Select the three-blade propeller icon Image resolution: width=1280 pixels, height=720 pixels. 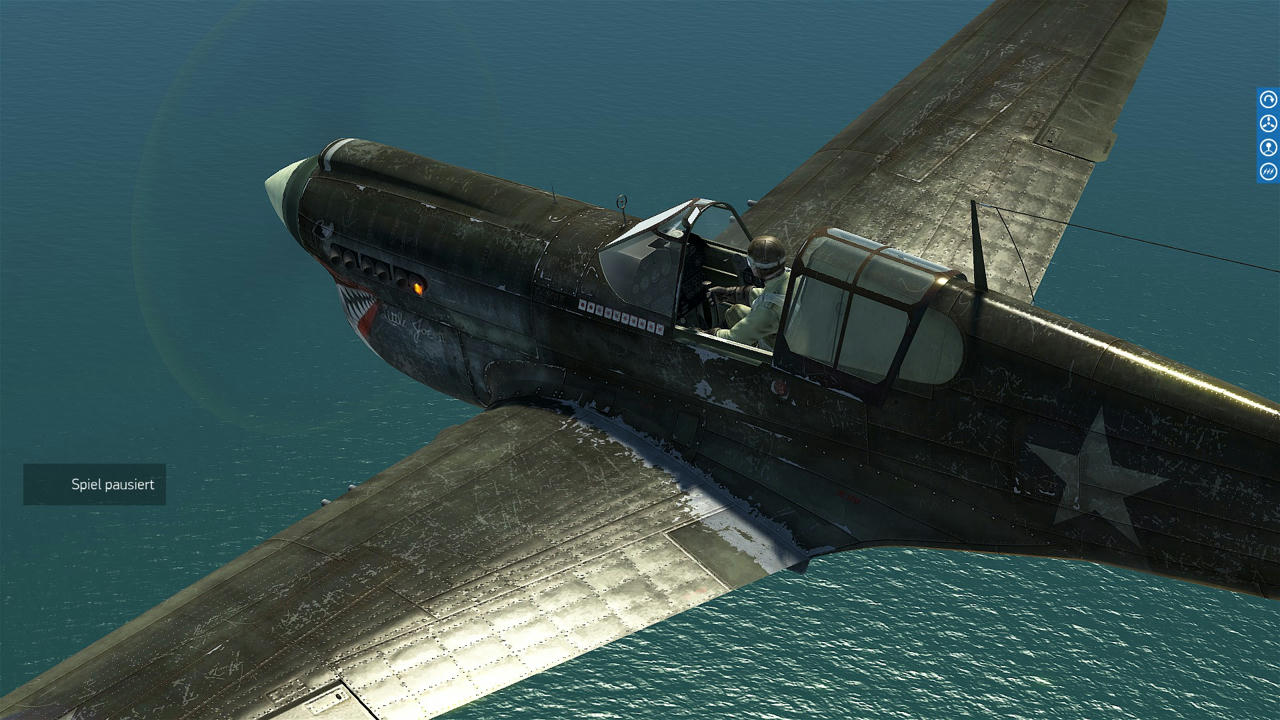coord(1268,123)
